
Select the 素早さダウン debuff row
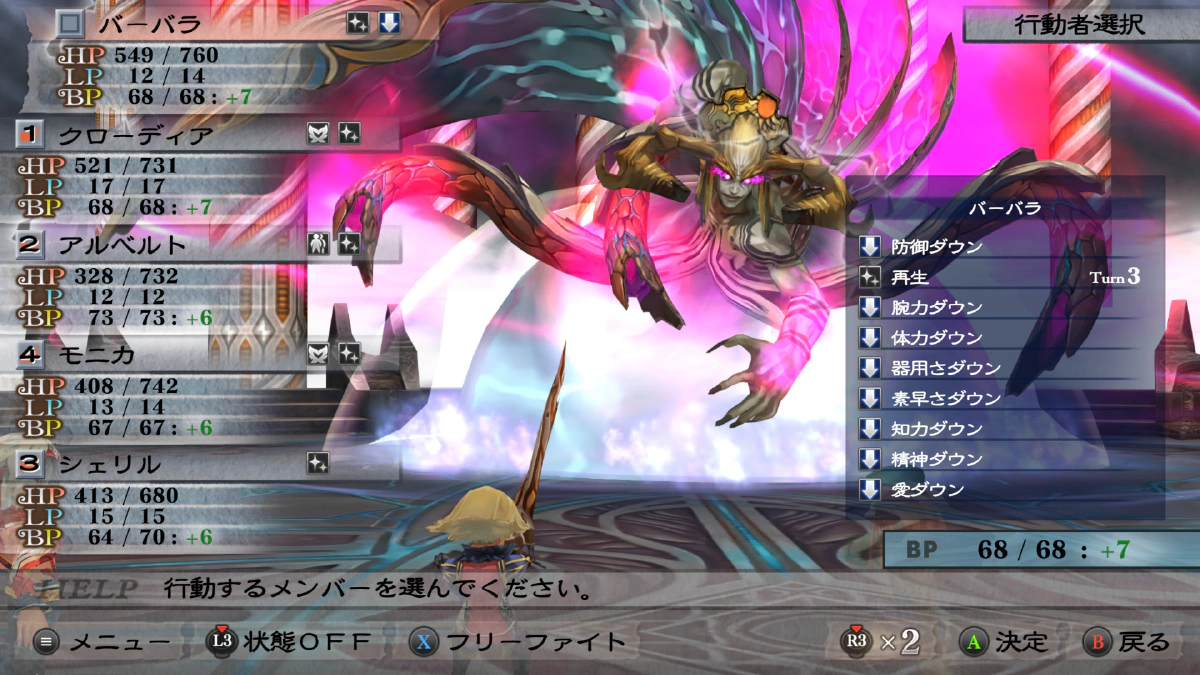pos(945,398)
